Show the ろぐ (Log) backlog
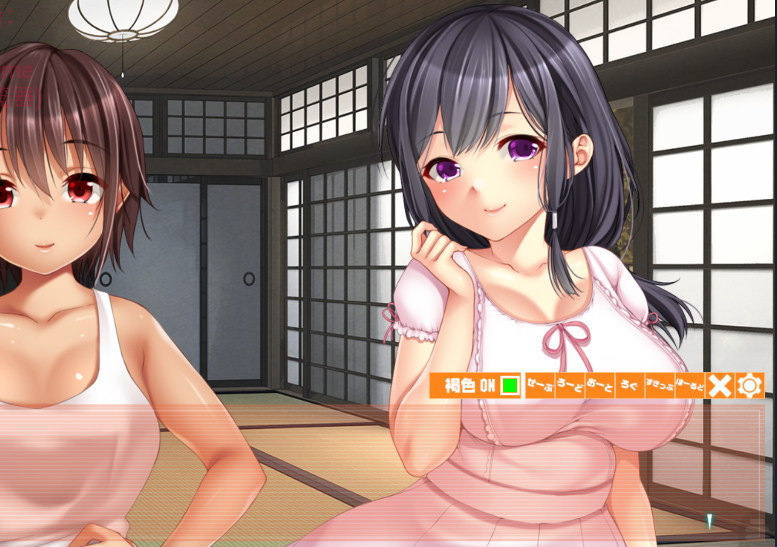Screen dimensions: 777x547 click(629, 385)
